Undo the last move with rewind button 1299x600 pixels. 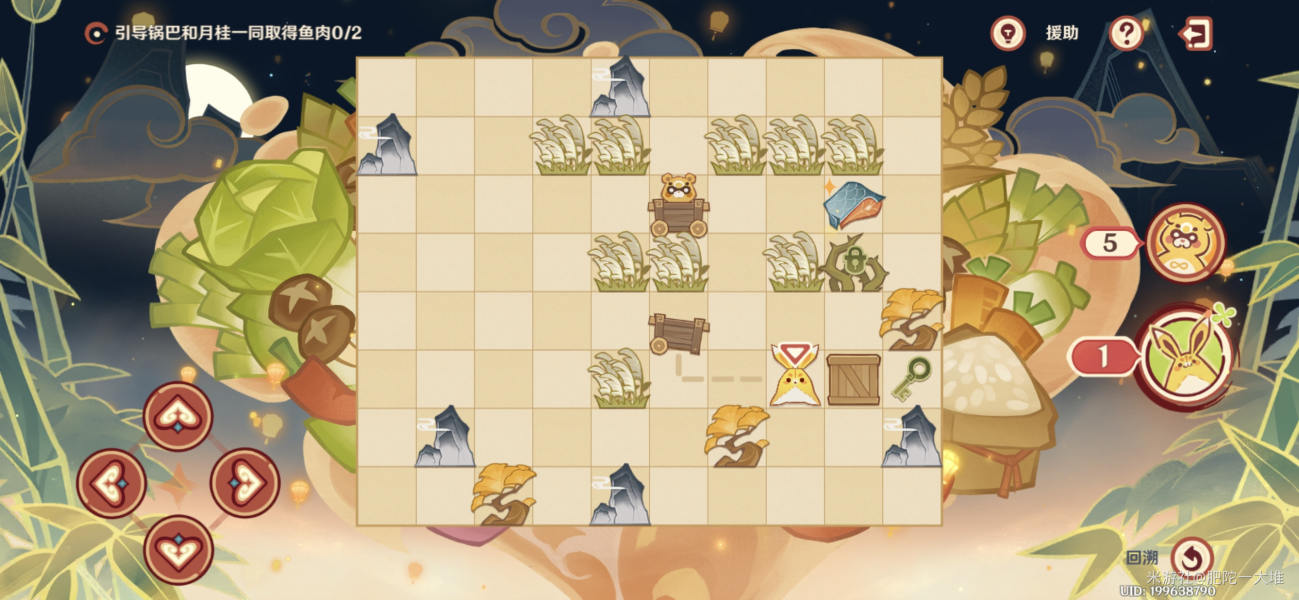[x=1191, y=557]
